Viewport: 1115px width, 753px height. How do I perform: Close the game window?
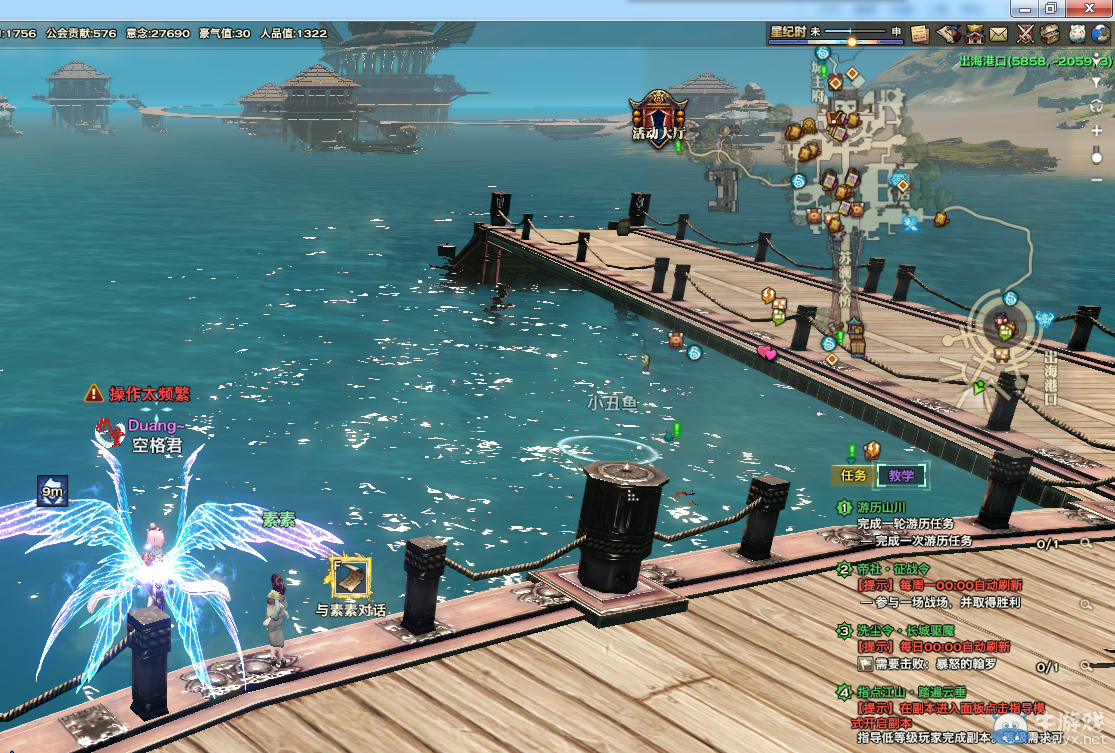(1087, 8)
